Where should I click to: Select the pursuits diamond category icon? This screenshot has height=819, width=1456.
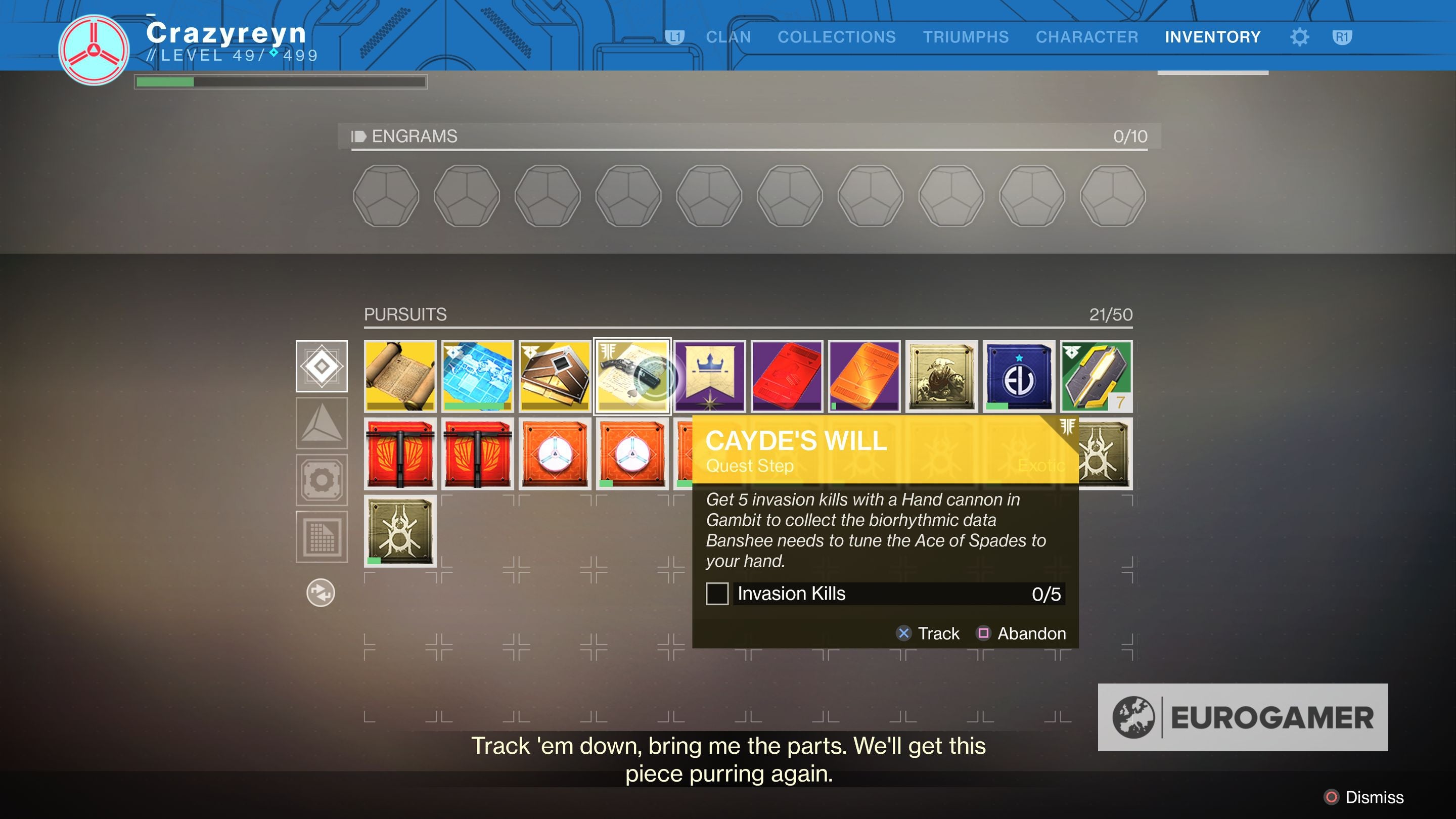coord(322,366)
